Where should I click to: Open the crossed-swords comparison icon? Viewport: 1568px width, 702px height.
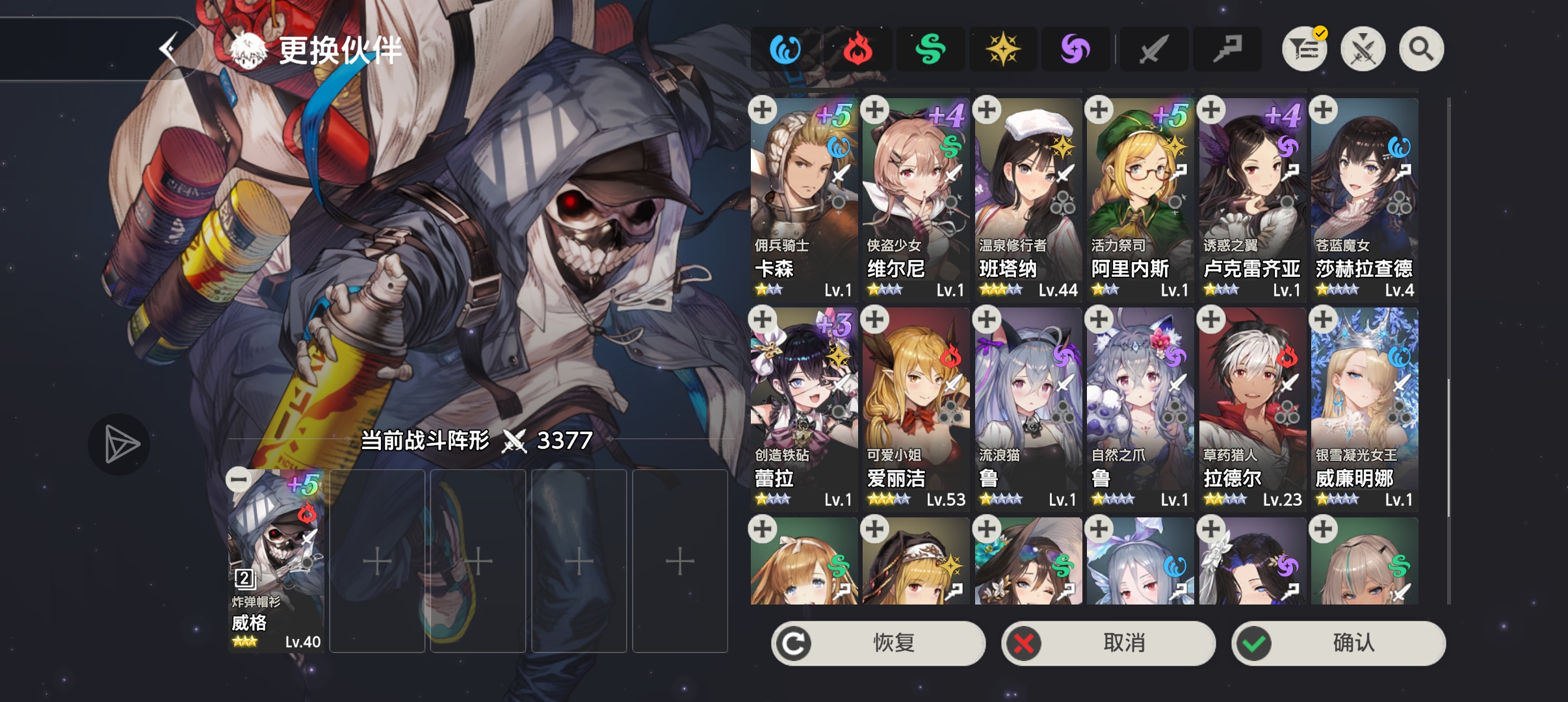coord(1363,48)
